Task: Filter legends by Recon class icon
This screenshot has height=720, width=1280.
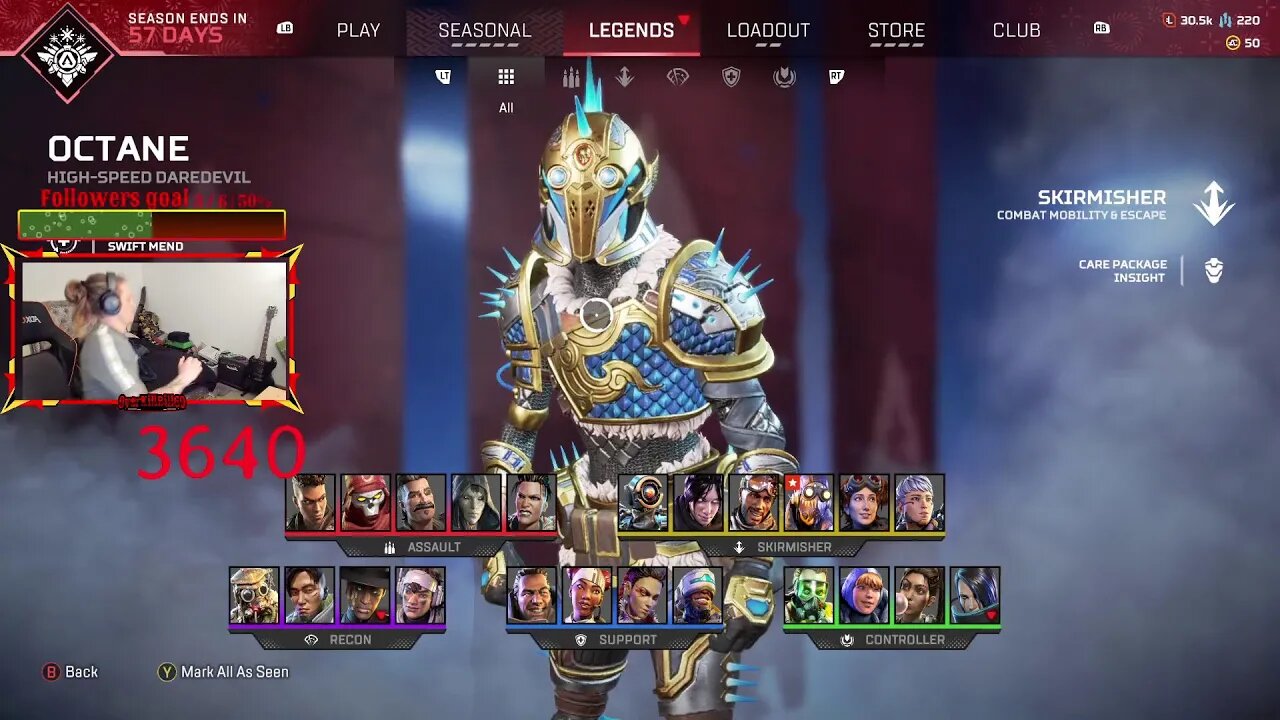Action: (x=678, y=78)
